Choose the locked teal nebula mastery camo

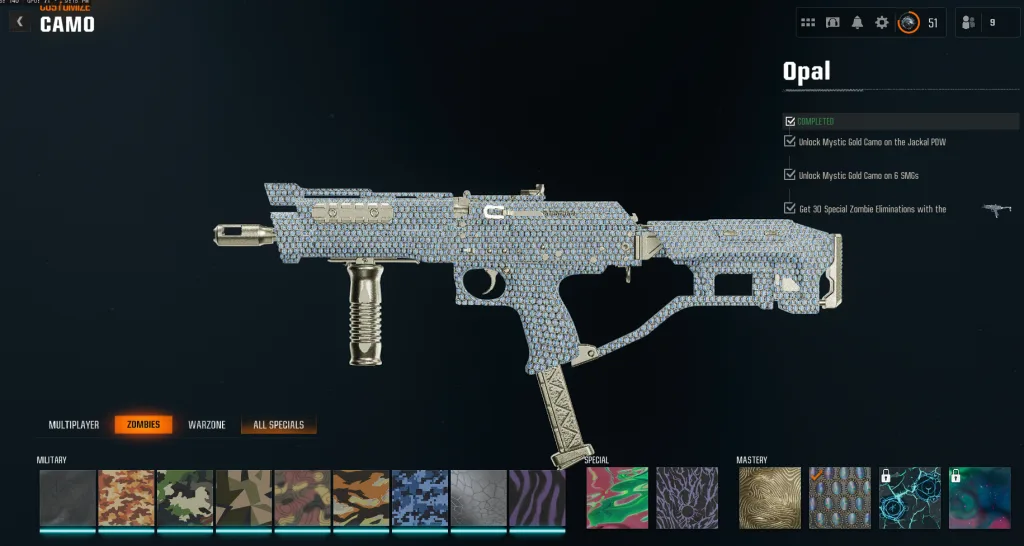(979, 498)
